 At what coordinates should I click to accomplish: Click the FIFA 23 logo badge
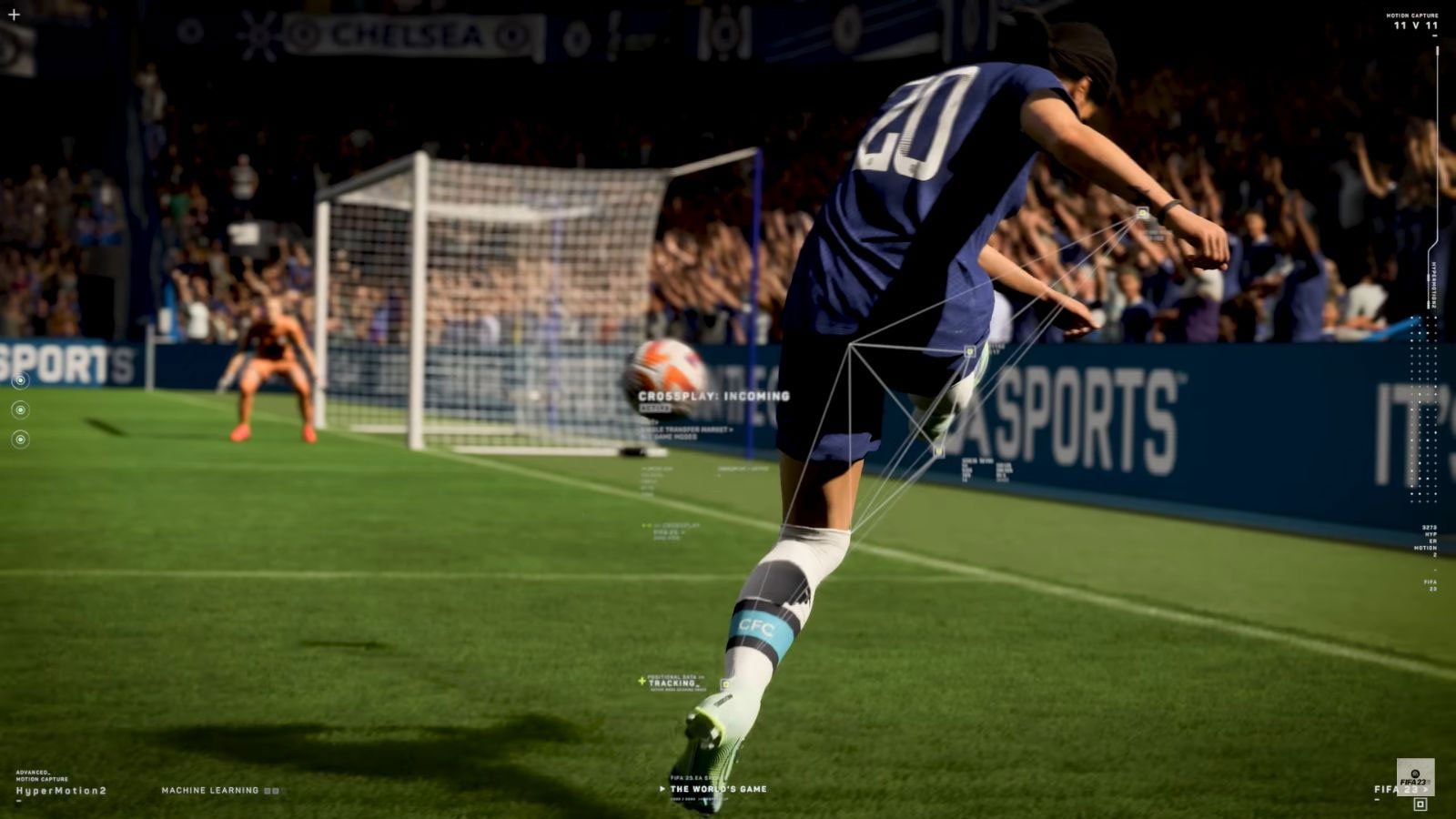pyautogui.click(x=1415, y=776)
